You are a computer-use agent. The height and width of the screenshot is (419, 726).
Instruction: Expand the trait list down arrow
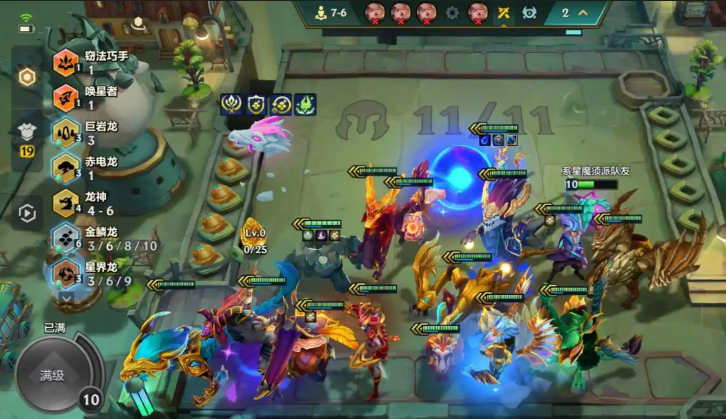coord(66,296)
